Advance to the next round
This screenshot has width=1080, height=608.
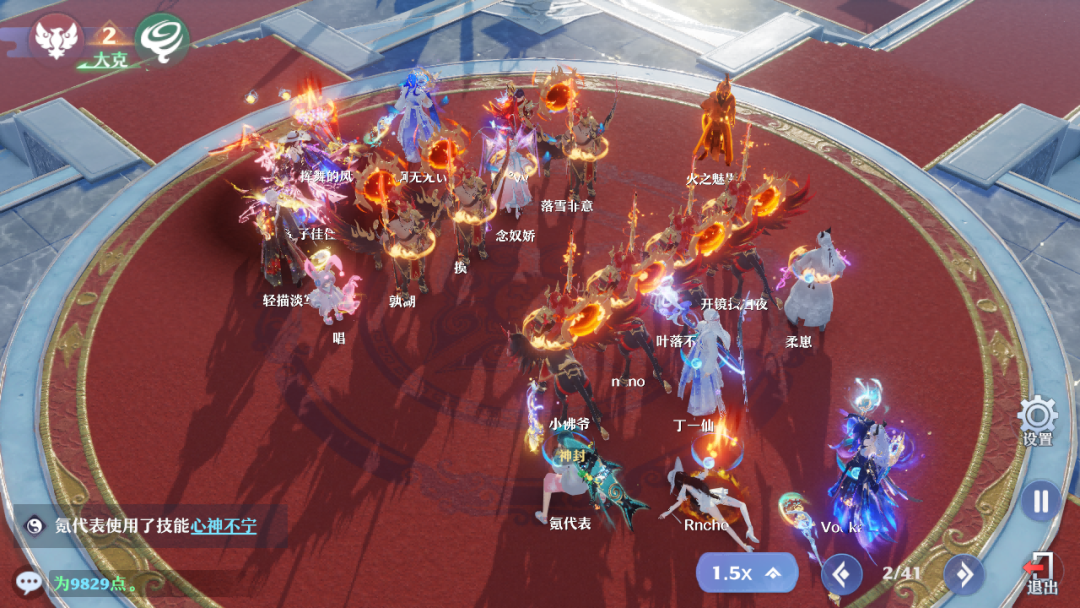pos(964,574)
